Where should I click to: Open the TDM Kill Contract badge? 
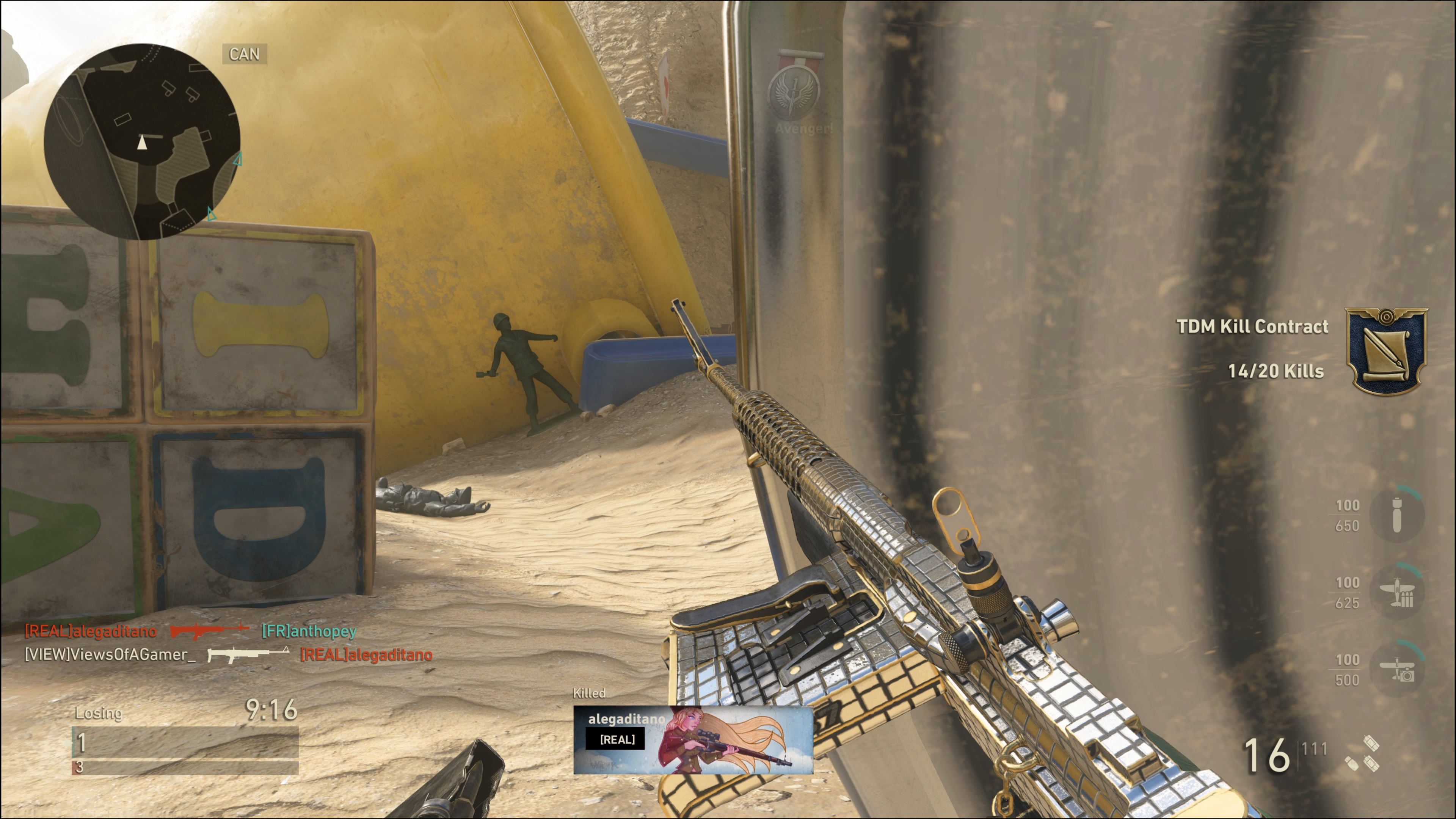[1387, 351]
